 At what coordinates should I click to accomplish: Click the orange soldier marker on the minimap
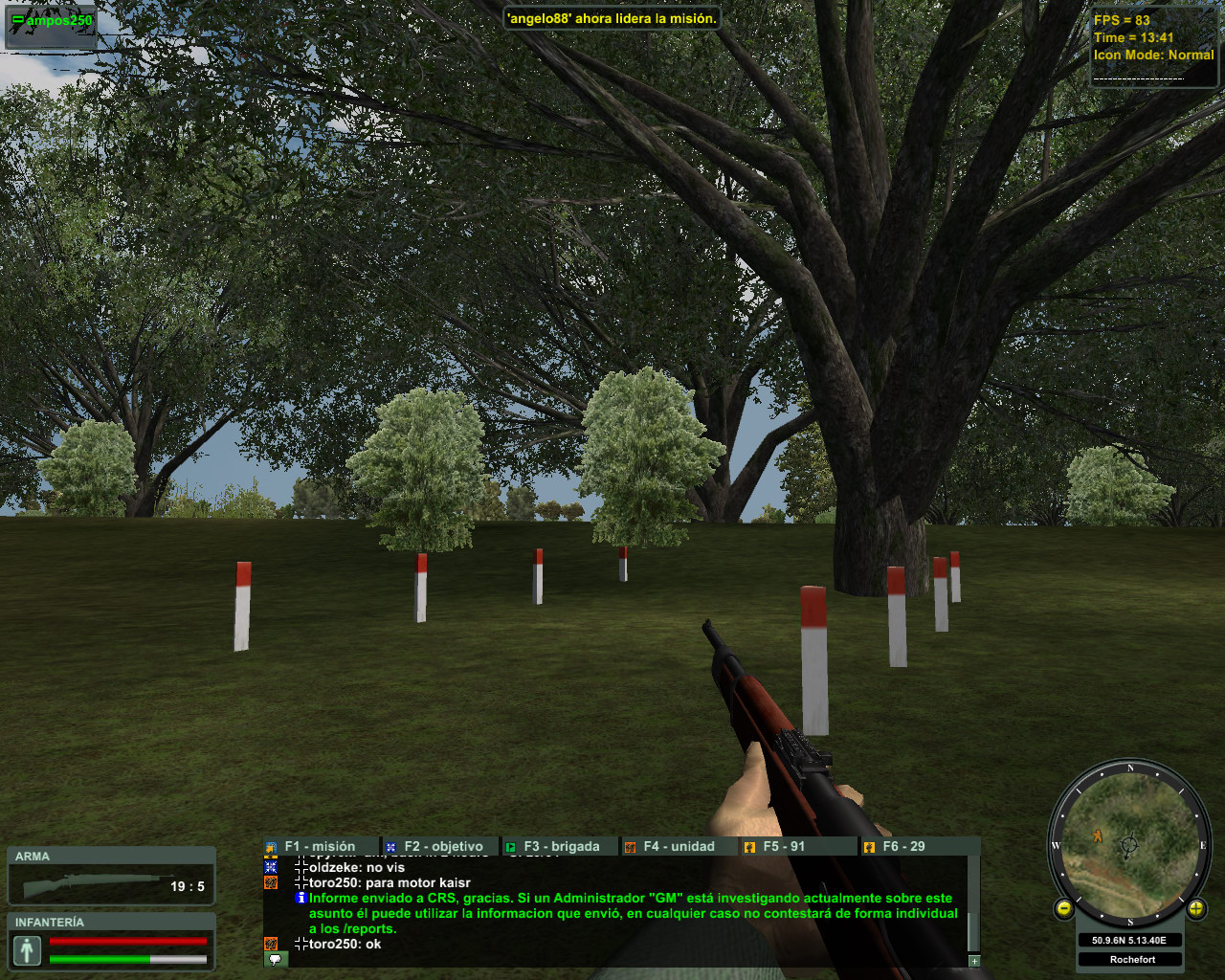tap(1098, 835)
